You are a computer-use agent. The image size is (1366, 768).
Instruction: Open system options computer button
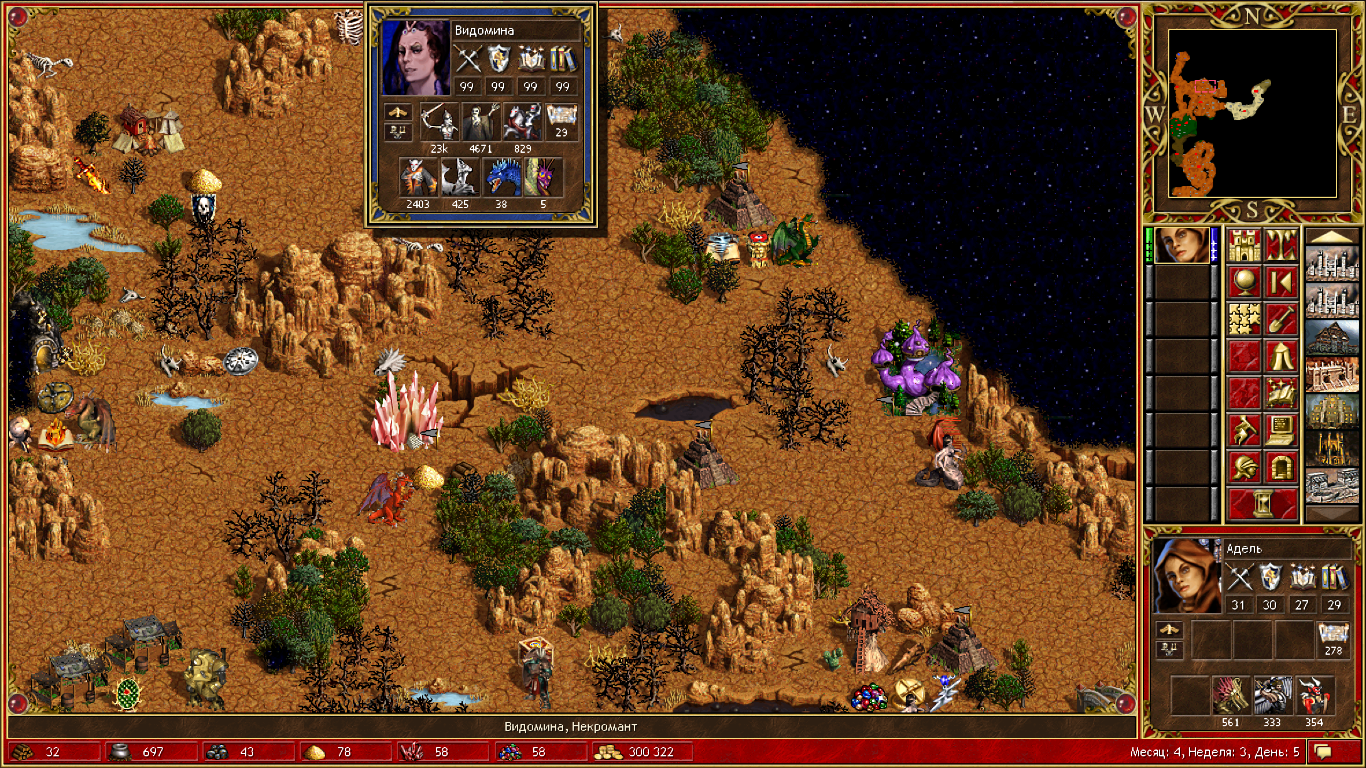(x=1281, y=431)
